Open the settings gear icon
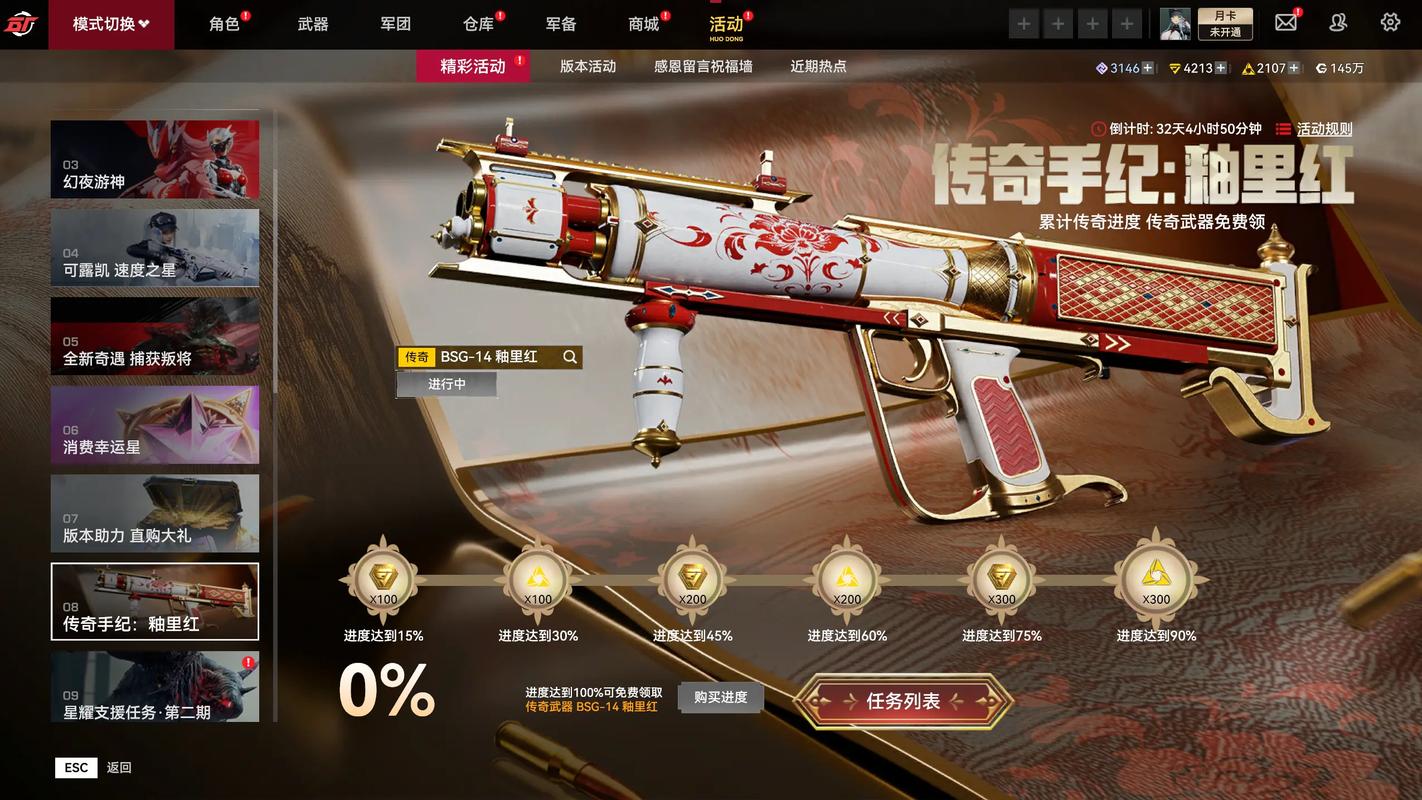The height and width of the screenshot is (800, 1422). coord(1390,23)
